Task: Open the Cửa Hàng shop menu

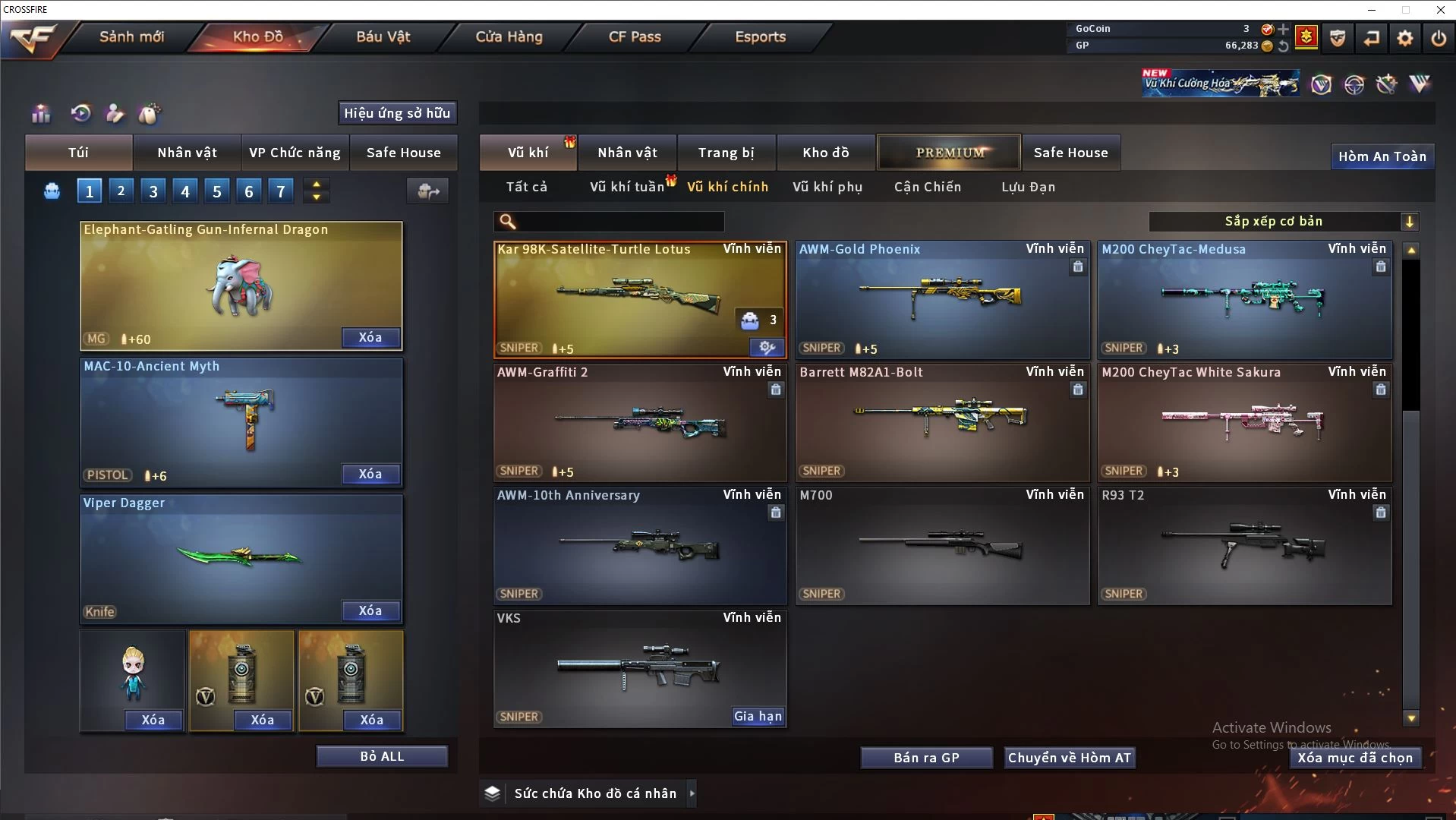Action: pyautogui.click(x=509, y=36)
